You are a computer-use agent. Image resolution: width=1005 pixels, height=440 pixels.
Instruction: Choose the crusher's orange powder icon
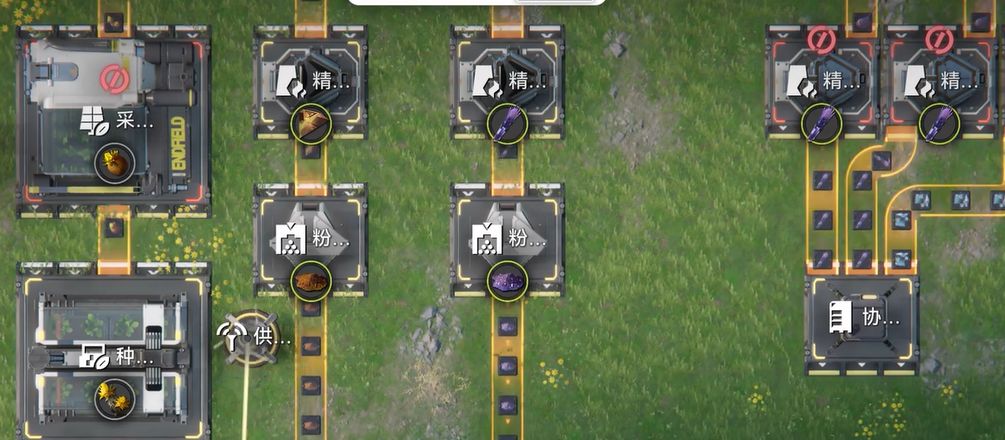[310, 281]
